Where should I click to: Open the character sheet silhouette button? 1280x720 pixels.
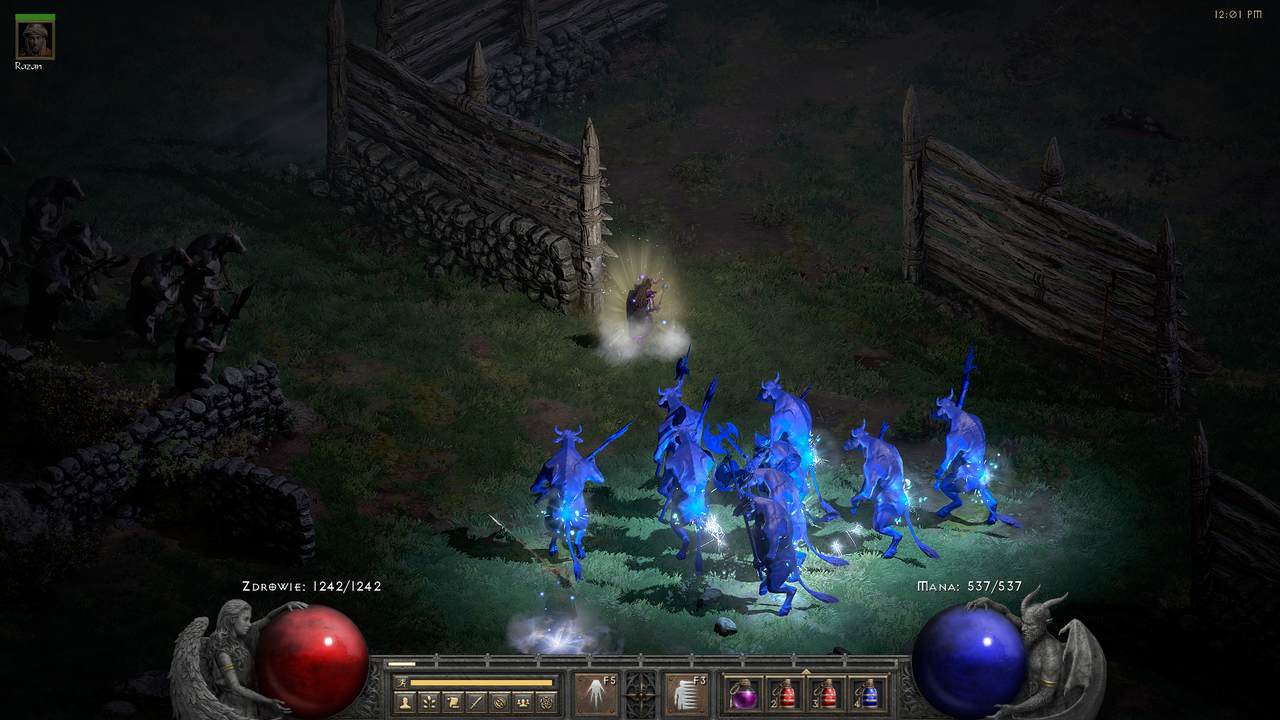pyautogui.click(x=405, y=702)
